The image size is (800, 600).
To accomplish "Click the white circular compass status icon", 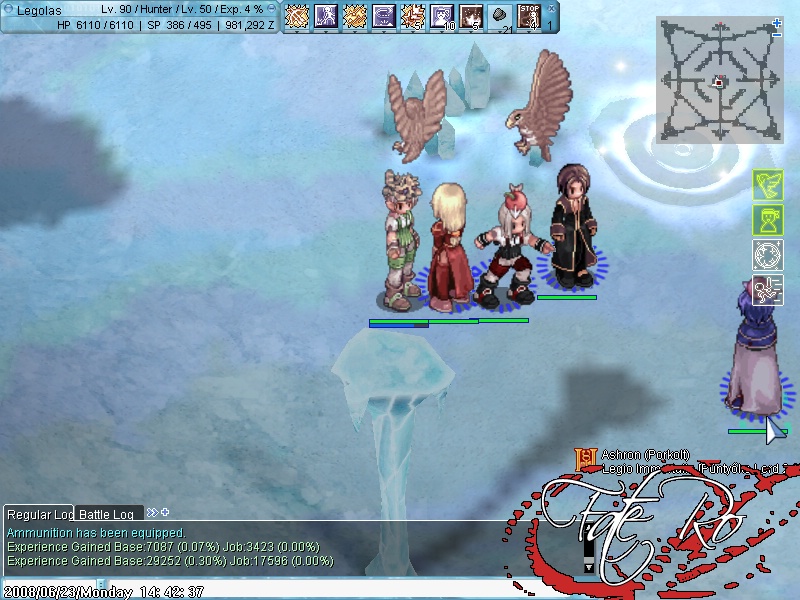I will [x=767, y=254].
